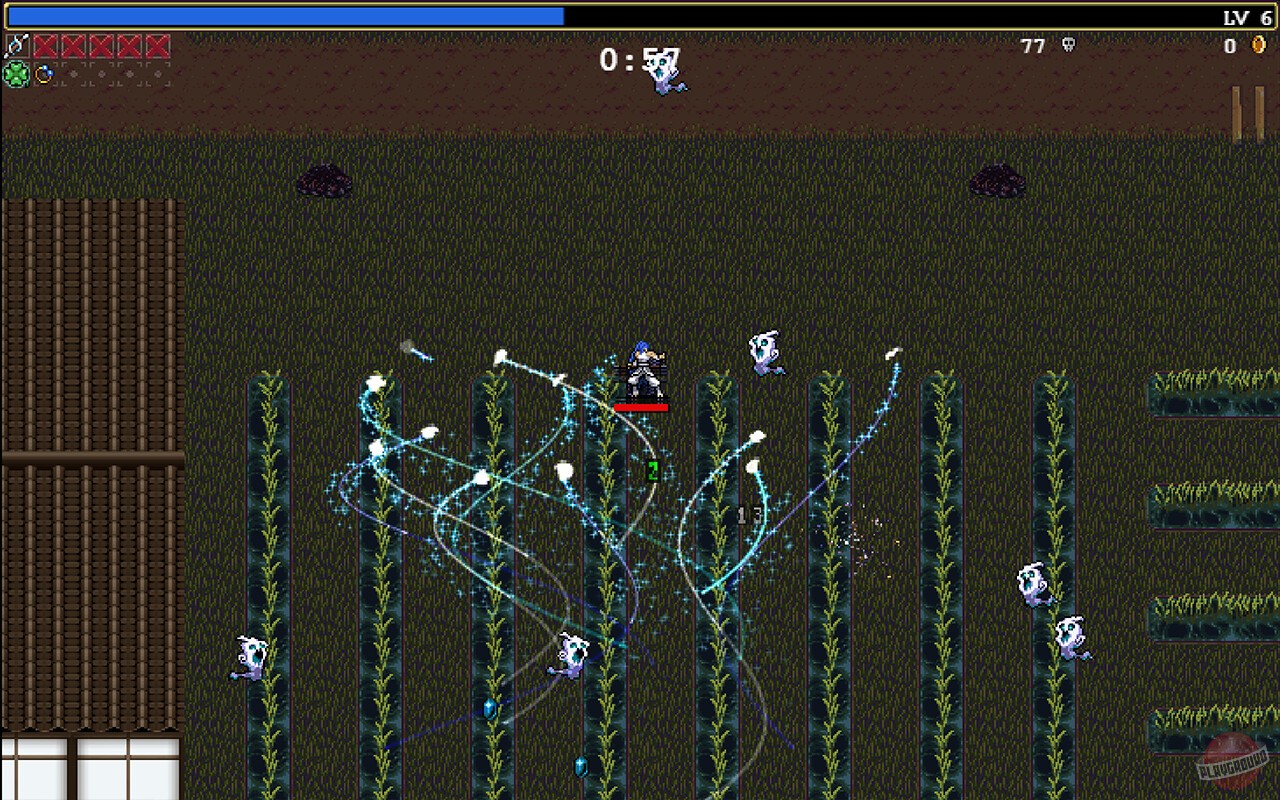Click the gold ring passive item icon
The width and height of the screenshot is (1280, 800).
[x=43, y=73]
